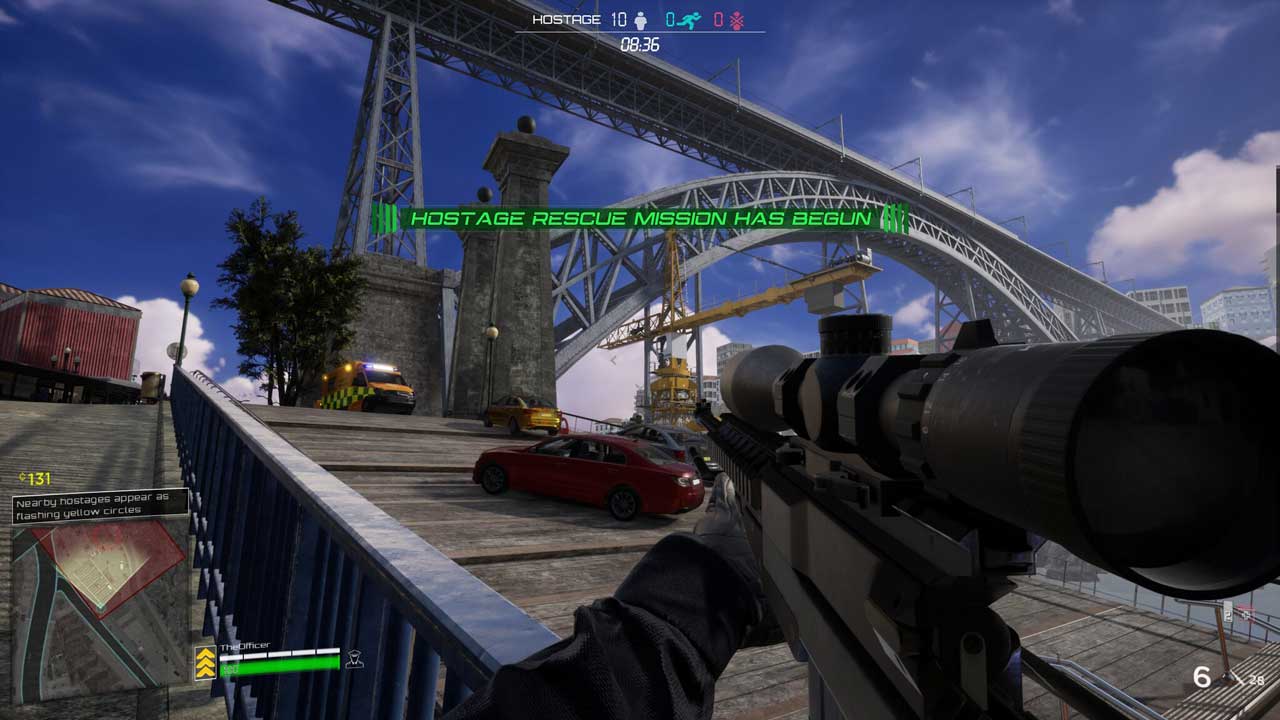
Task: Click the cyan running rescued-hostage icon
Action: pyautogui.click(x=687, y=20)
